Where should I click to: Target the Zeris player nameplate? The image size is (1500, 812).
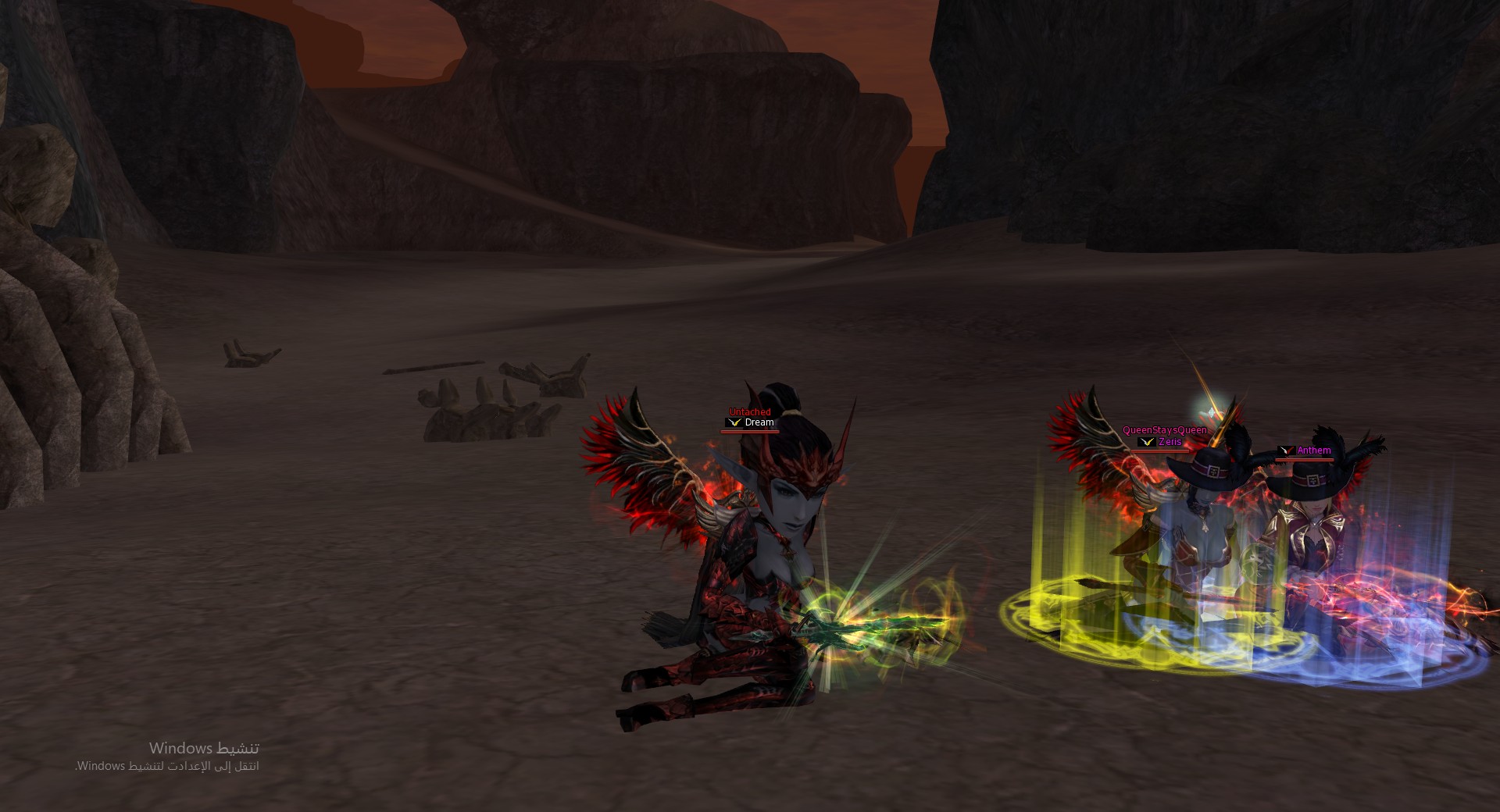(x=1170, y=442)
